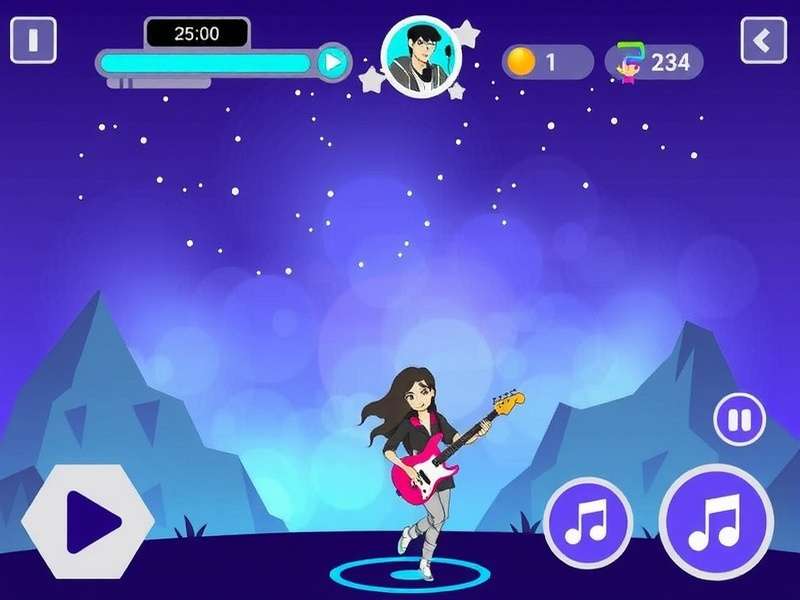Image resolution: width=800 pixels, height=600 pixels.
Task: Select the character portrait avatar
Action: click(421, 58)
